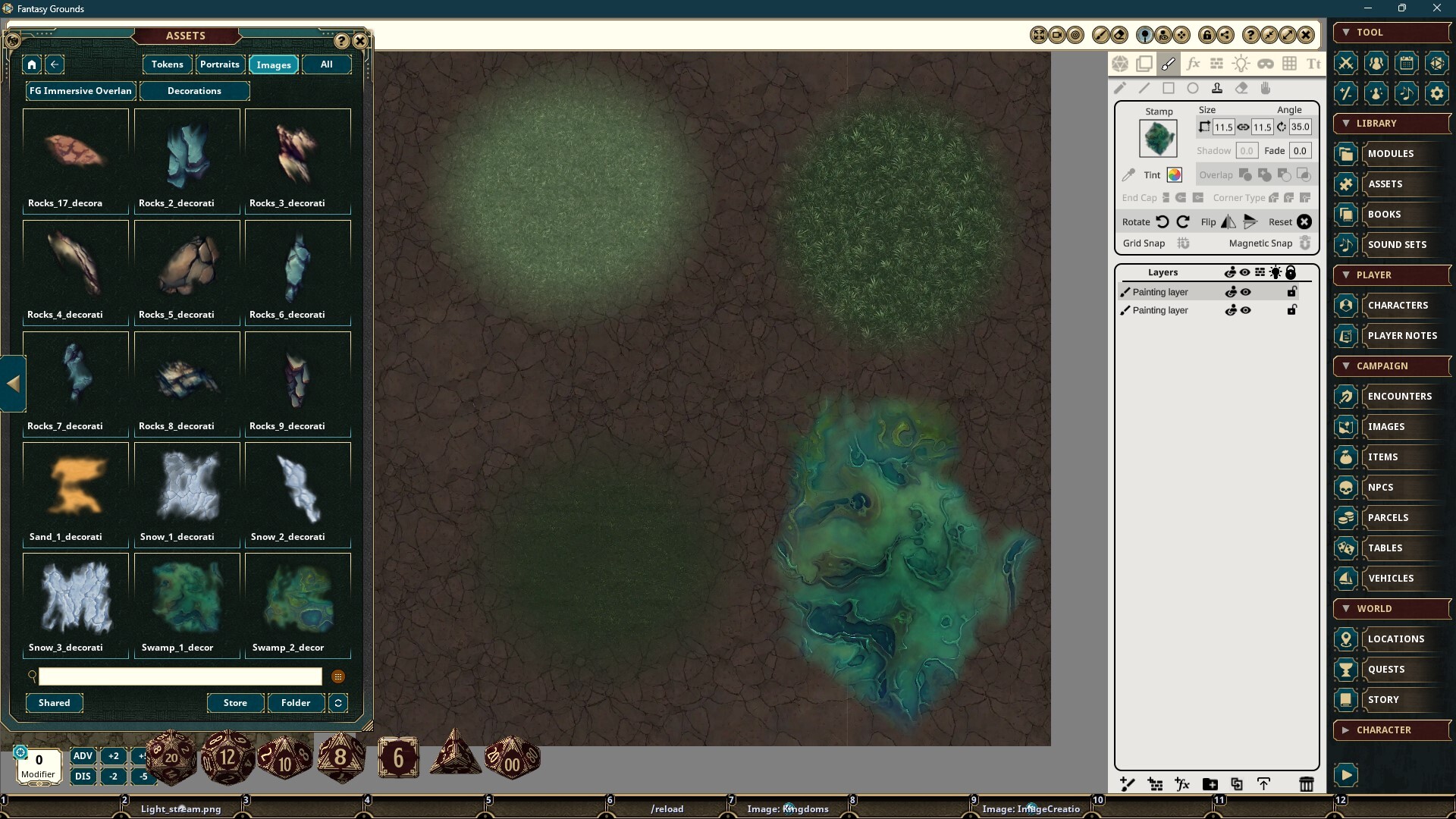Screen dimensions: 1456x819
Task: Select the Stamp tool in paint toolbar
Action: point(1217,88)
